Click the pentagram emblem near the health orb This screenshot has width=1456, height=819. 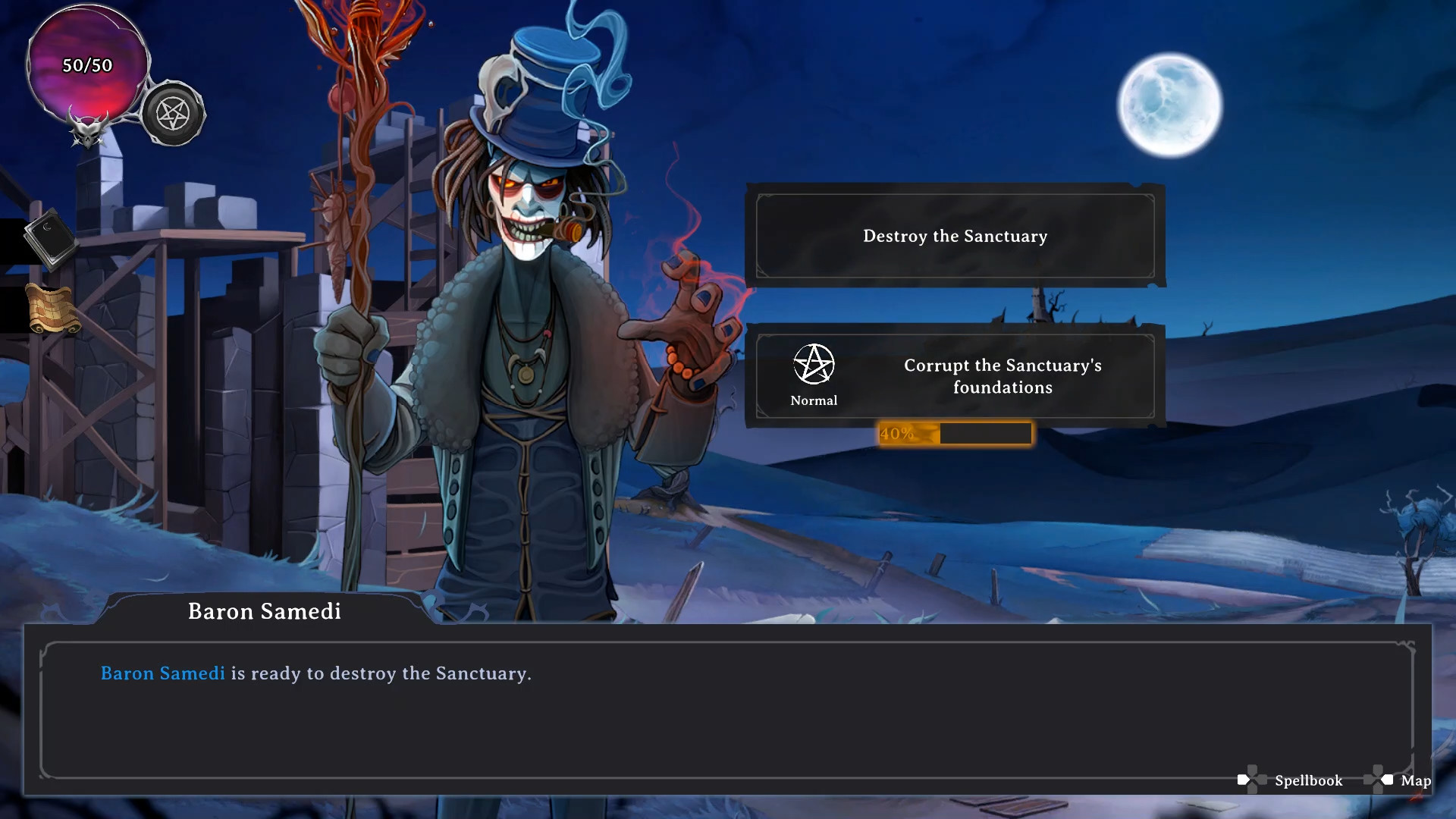174,114
